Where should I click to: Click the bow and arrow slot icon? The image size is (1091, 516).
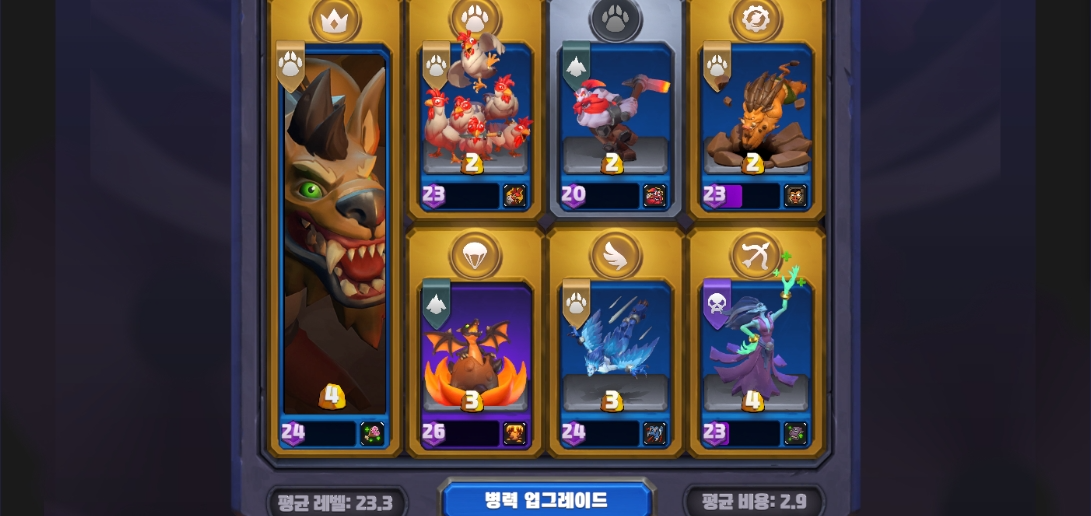tap(755, 255)
